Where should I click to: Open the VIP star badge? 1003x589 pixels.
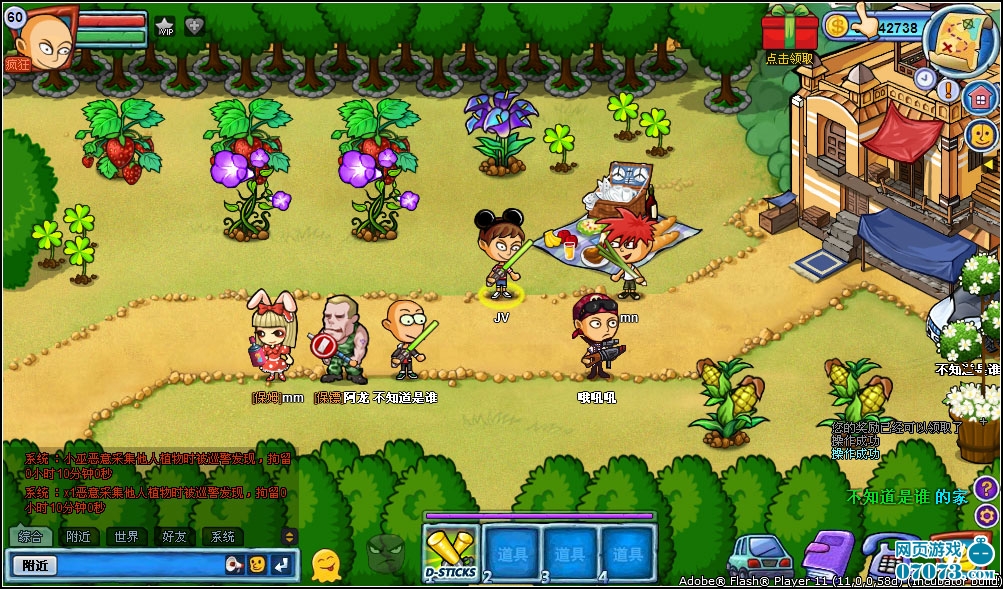pyautogui.click(x=165, y=27)
